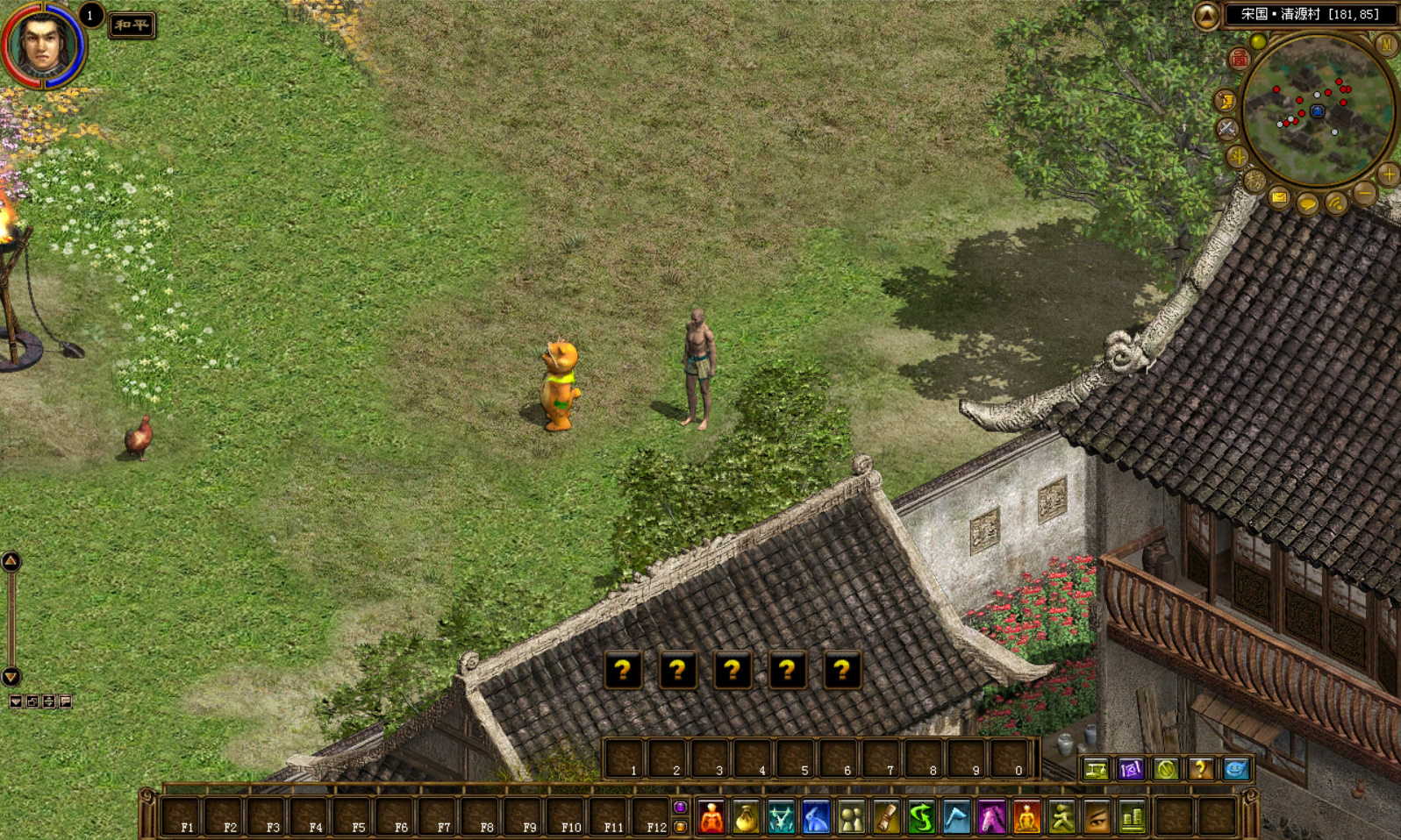Screen dimensions: 1401x840
Task: Open the scroll quest icon
Action: 886,818
